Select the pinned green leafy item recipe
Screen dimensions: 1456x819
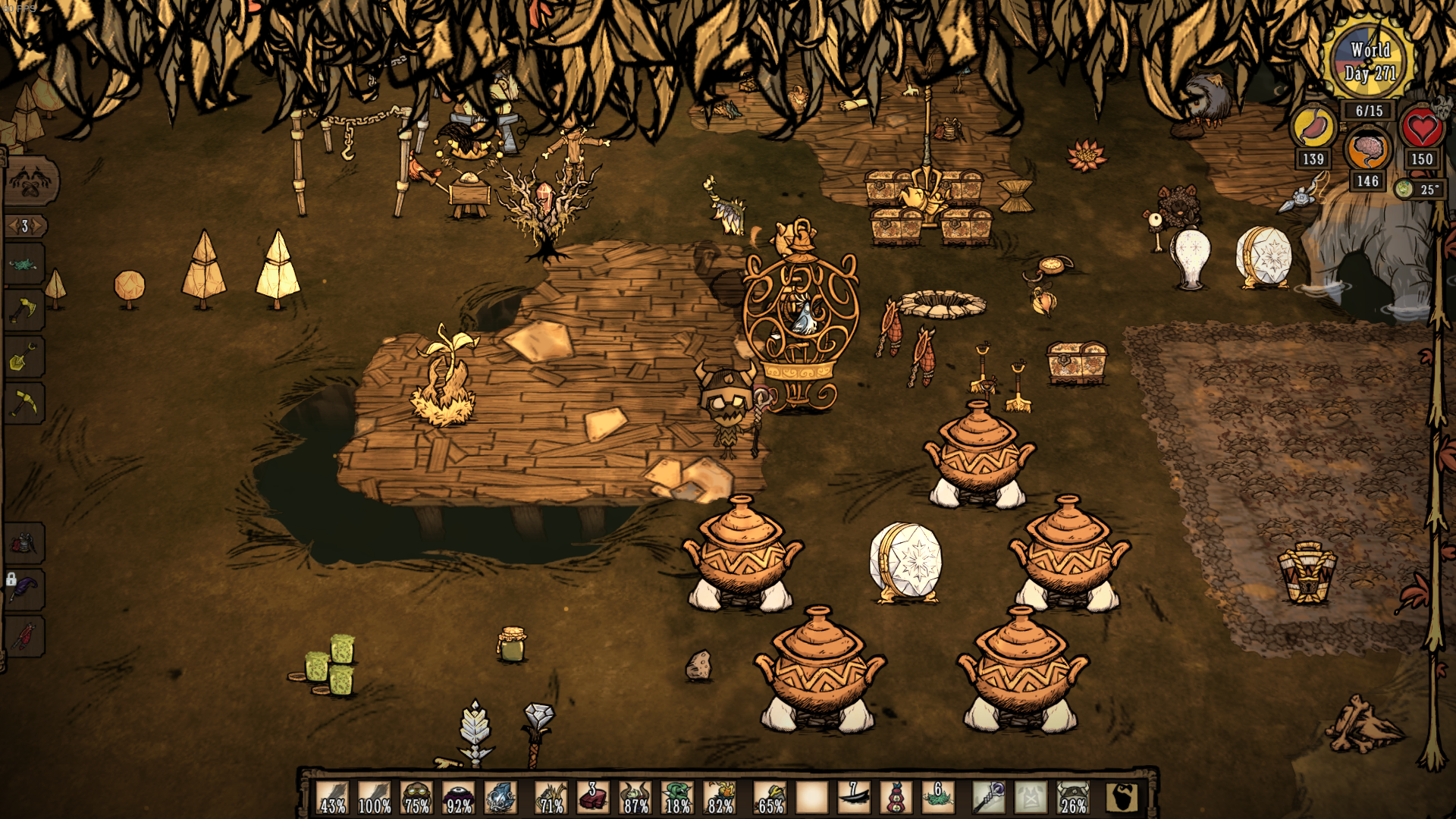pos(23,265)
